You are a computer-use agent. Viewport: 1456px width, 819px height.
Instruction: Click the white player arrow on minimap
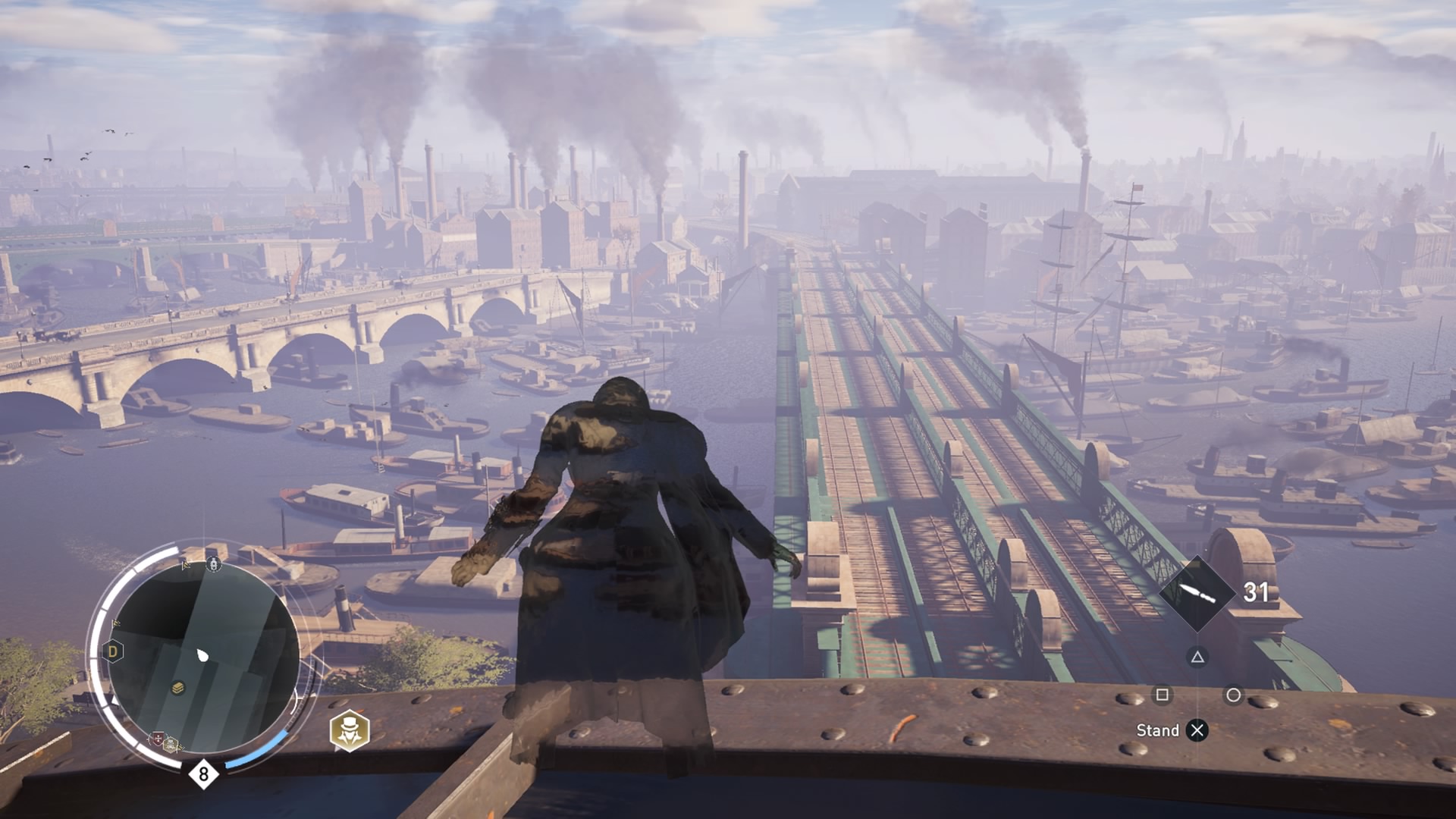click(x=202, y=655)
